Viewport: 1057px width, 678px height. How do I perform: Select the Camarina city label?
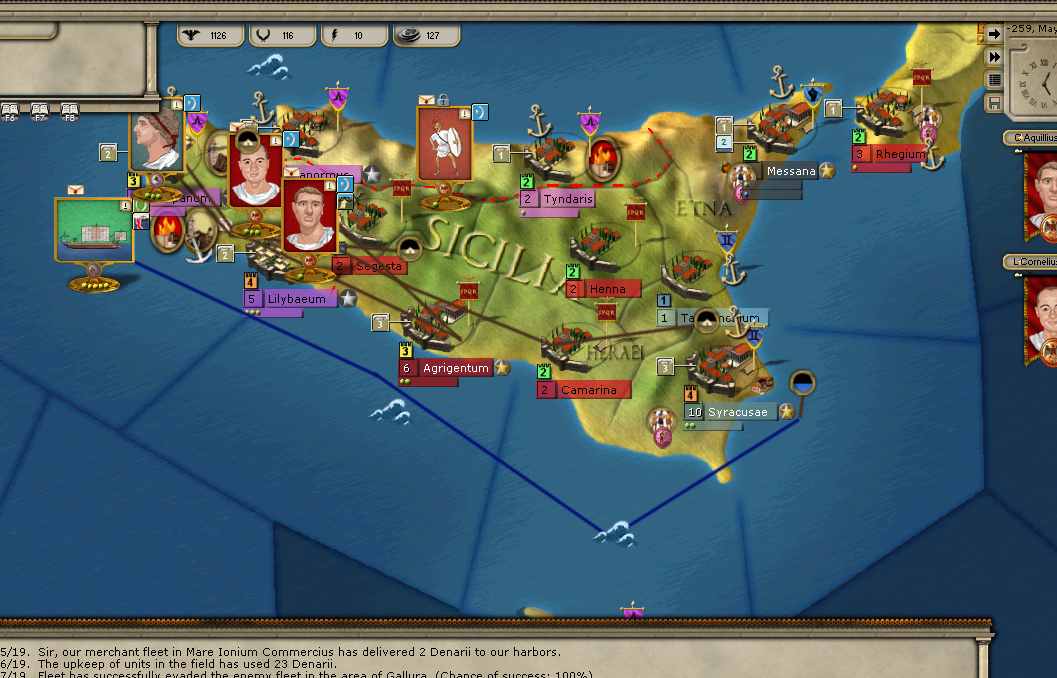pos(588,389)
